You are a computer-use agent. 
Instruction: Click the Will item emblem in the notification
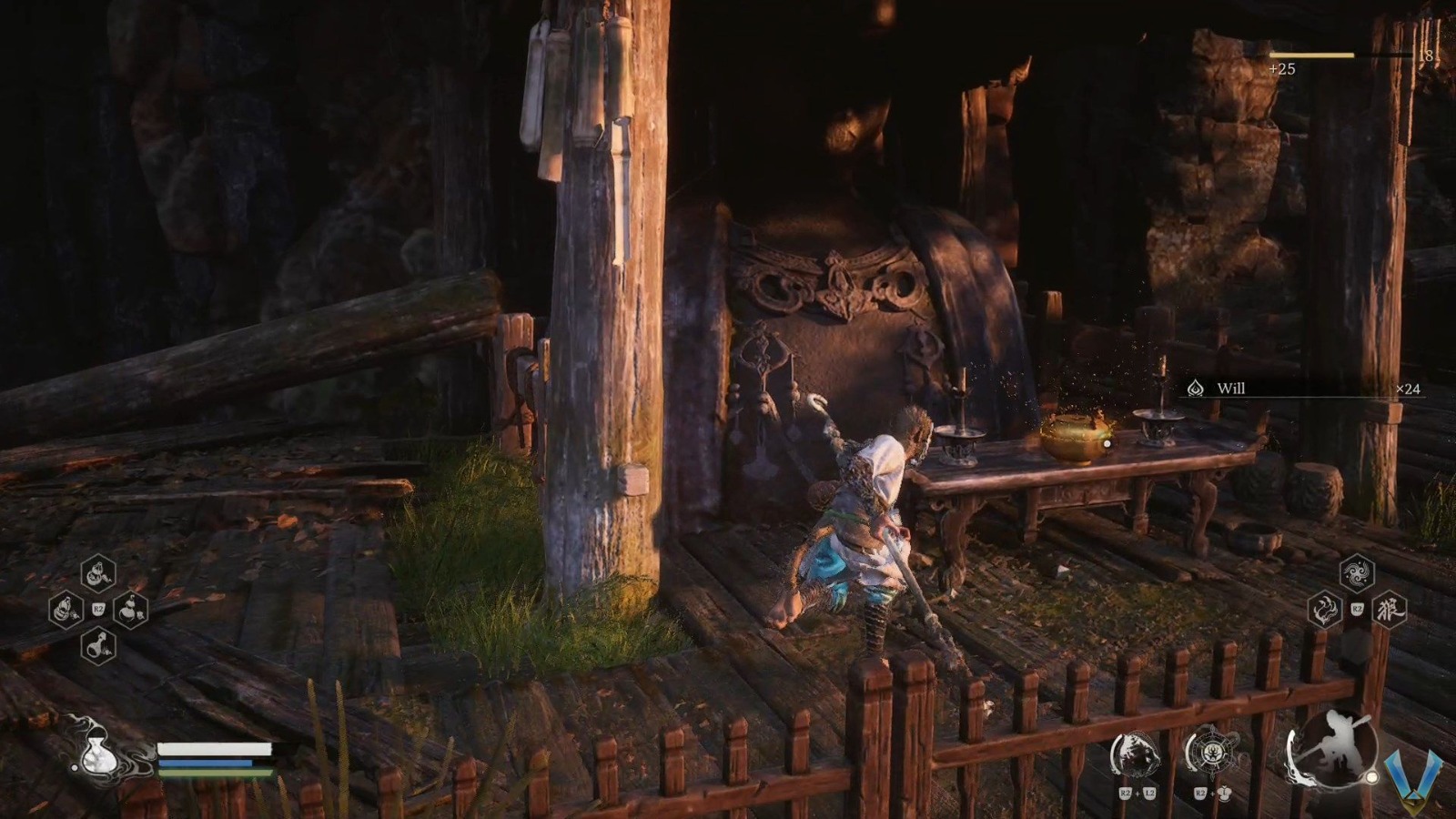(x=1195, y=386)
